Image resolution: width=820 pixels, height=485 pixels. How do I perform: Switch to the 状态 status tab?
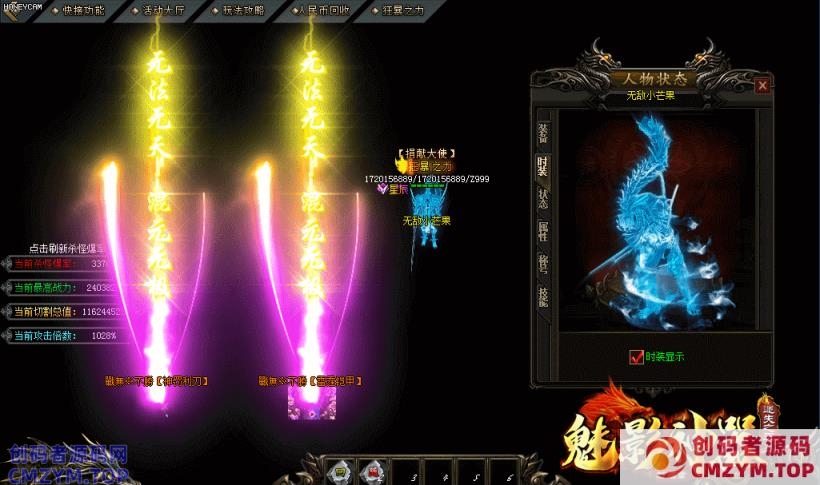[542, 198]
